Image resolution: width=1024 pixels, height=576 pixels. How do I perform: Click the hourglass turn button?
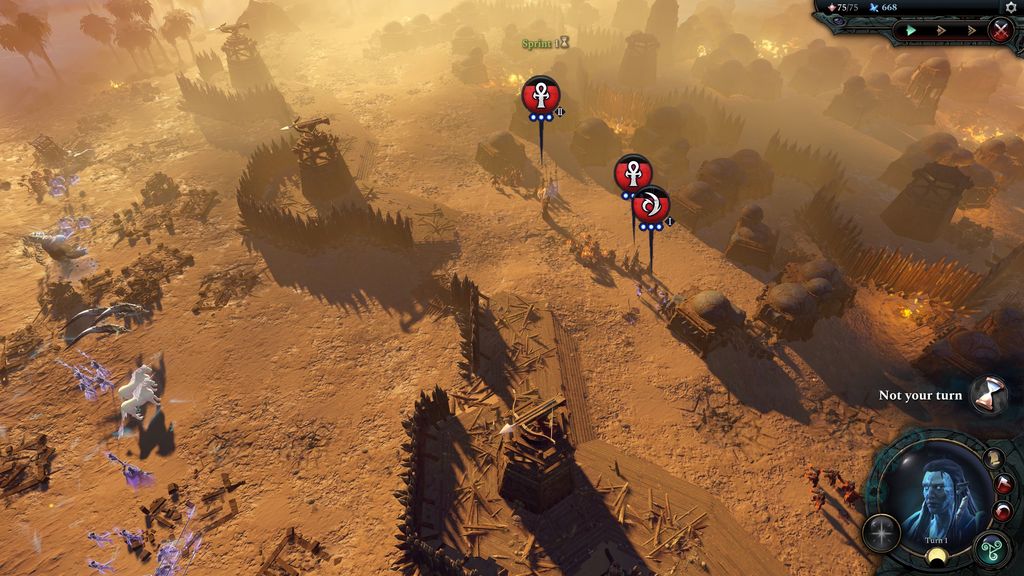point(989,394)
